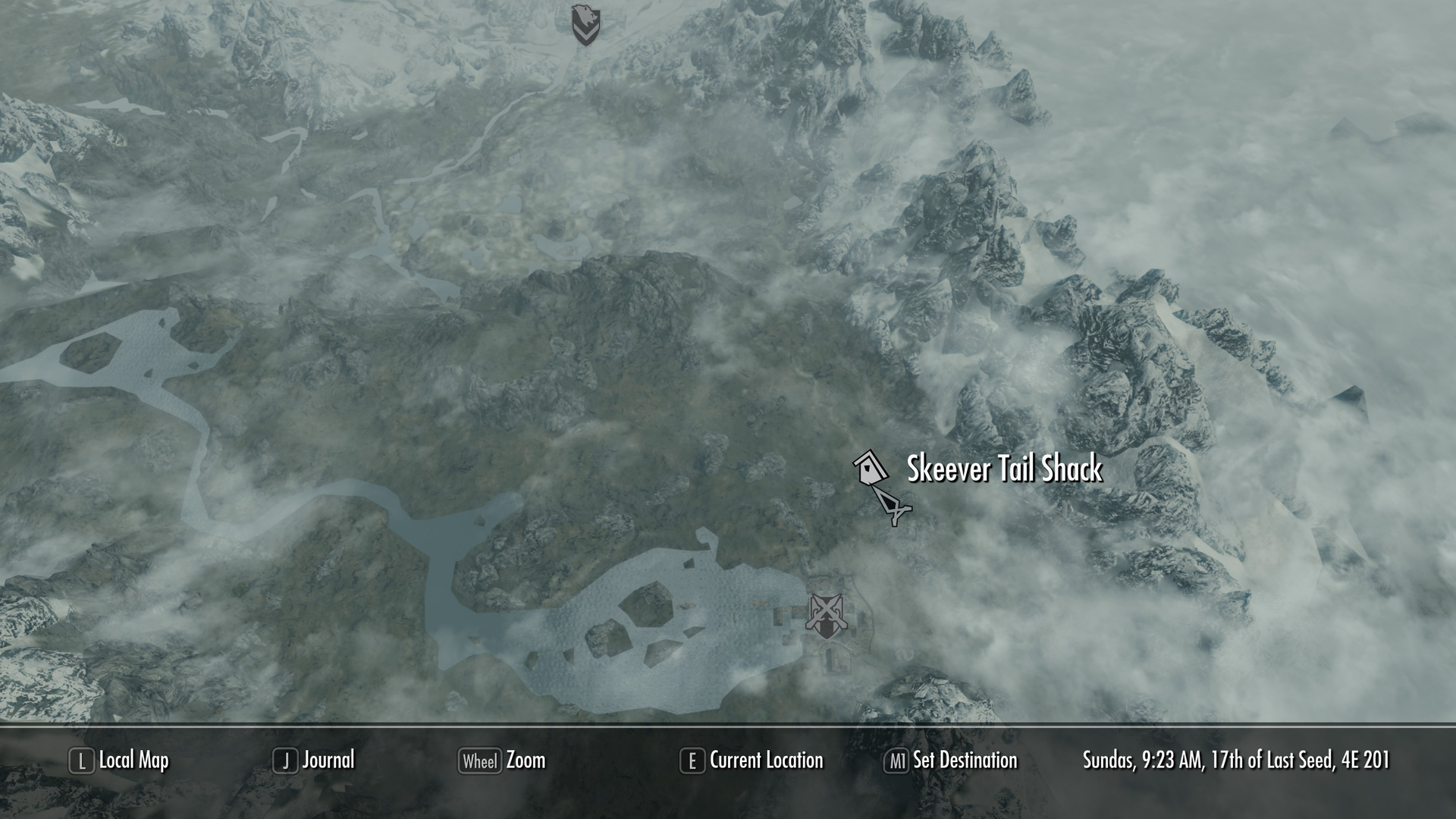1456x819 pixels.
Task: Open the Journal from the bottom bar
Action: coord(329,761)
